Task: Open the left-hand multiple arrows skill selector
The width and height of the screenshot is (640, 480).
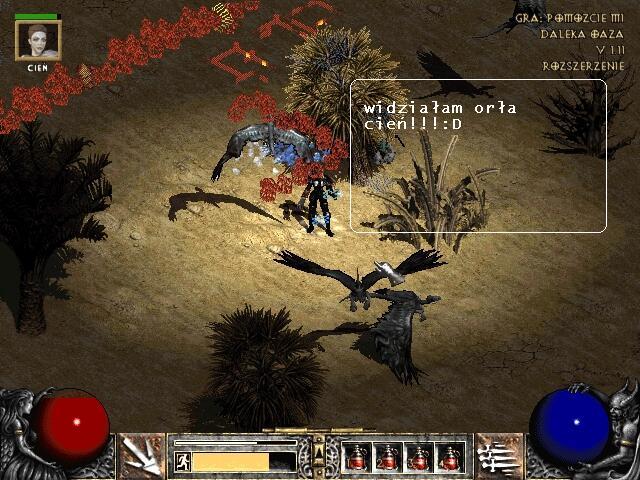Action: point(143,456)
